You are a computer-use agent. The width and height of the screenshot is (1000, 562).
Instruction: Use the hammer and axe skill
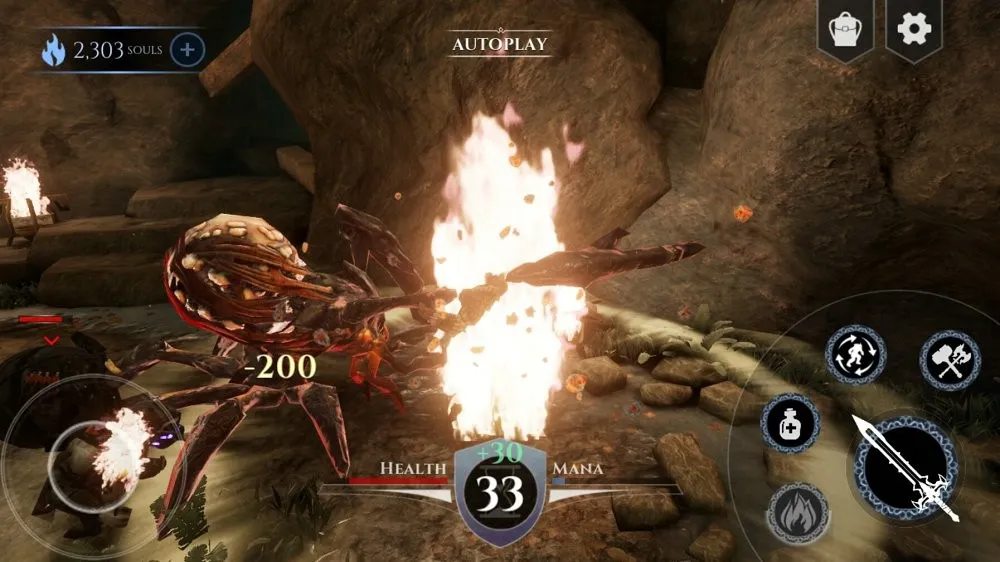(949, 360)
